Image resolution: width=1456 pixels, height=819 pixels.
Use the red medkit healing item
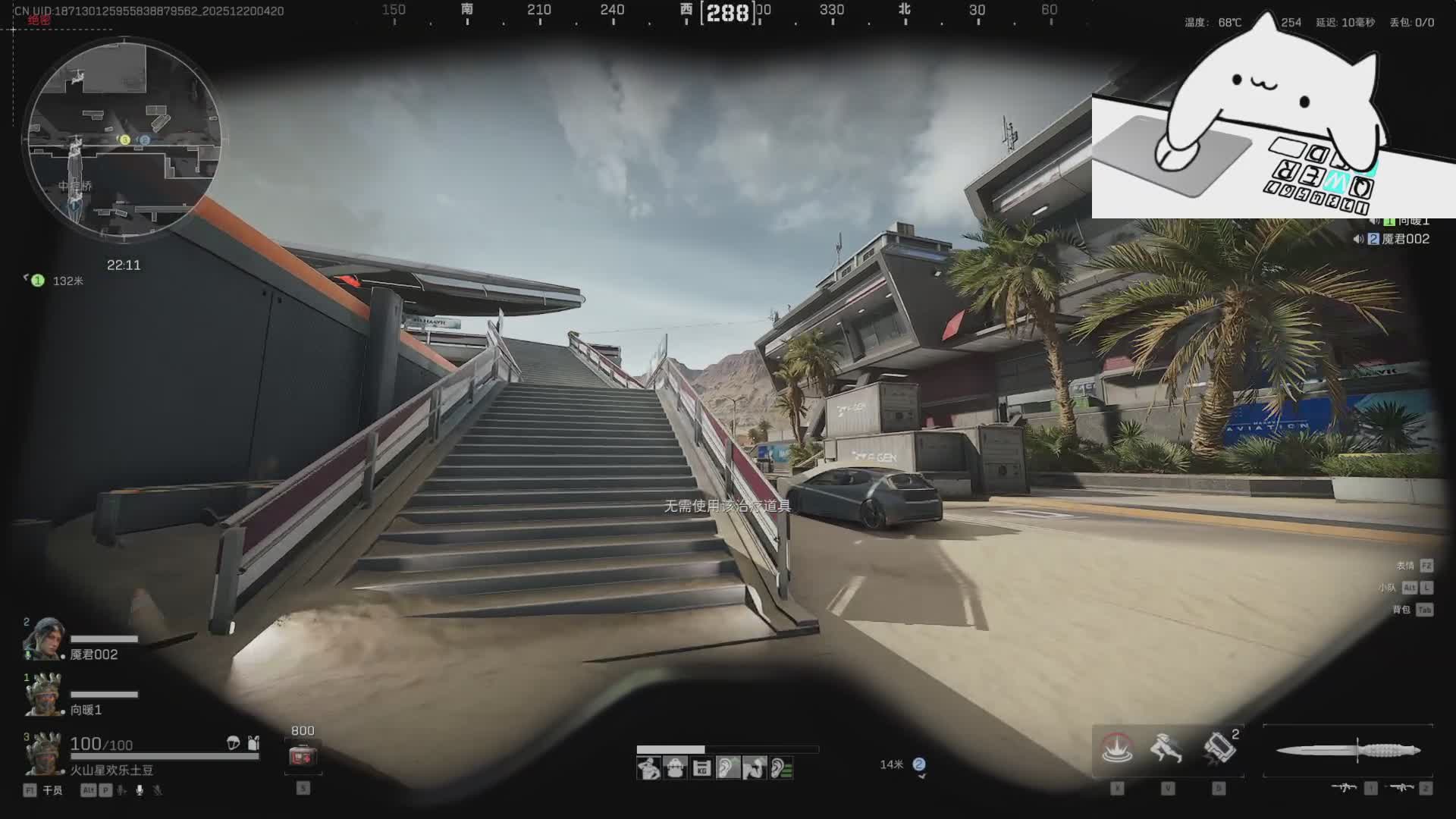303,756
